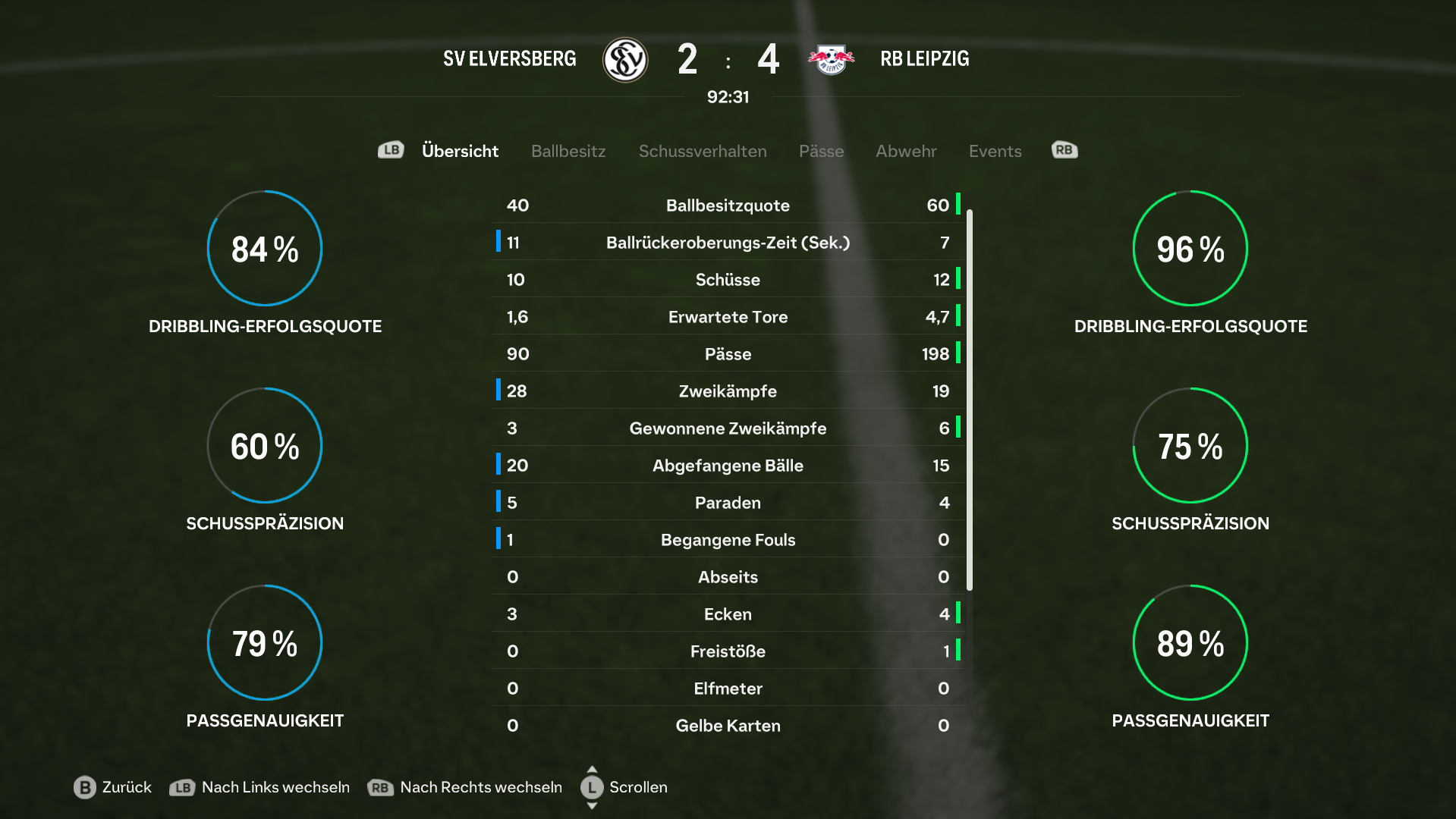1456x819 pixels.
Task: Click the stats list scrollbar
Action: click(x=970, y=399)
